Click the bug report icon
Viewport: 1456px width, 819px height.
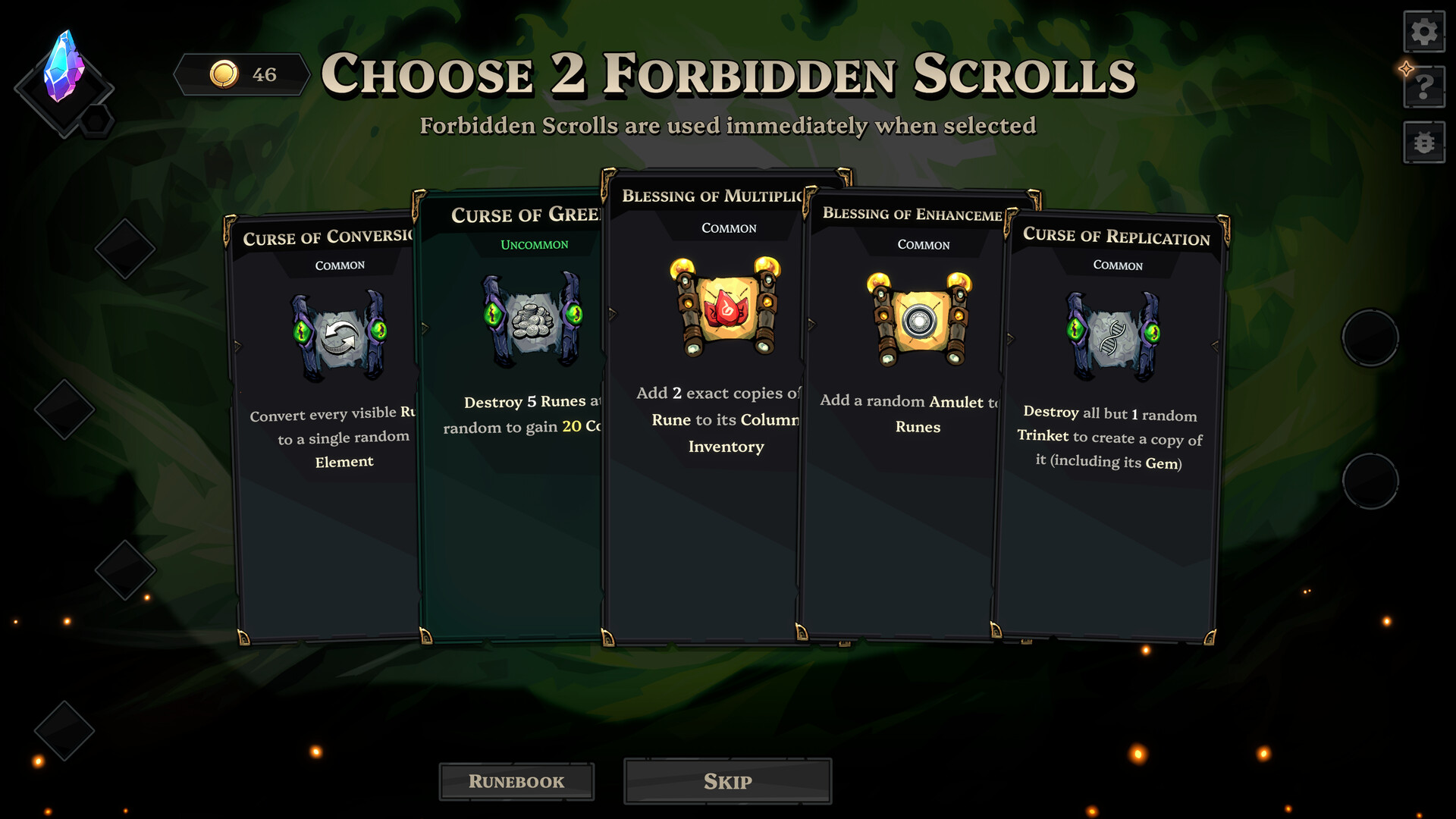[x=1424, y=143]
